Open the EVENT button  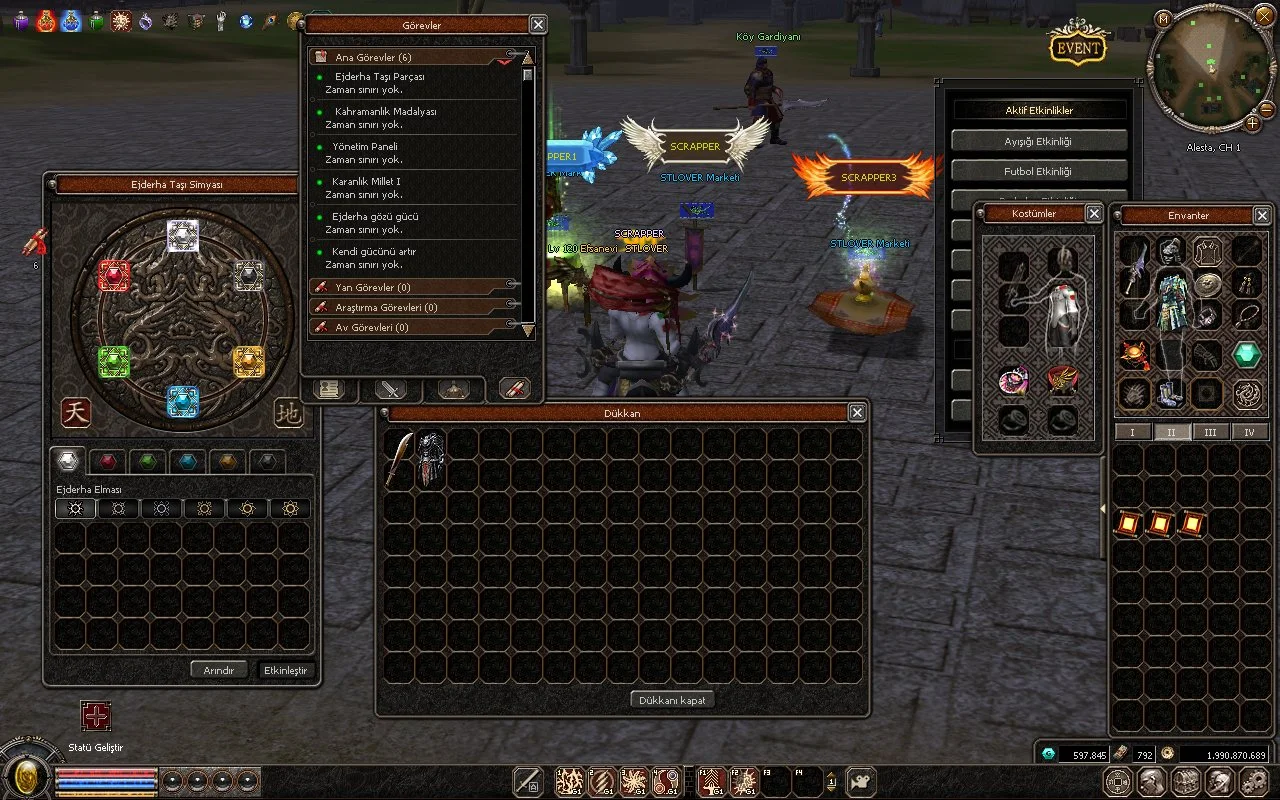coord(1077,47)
